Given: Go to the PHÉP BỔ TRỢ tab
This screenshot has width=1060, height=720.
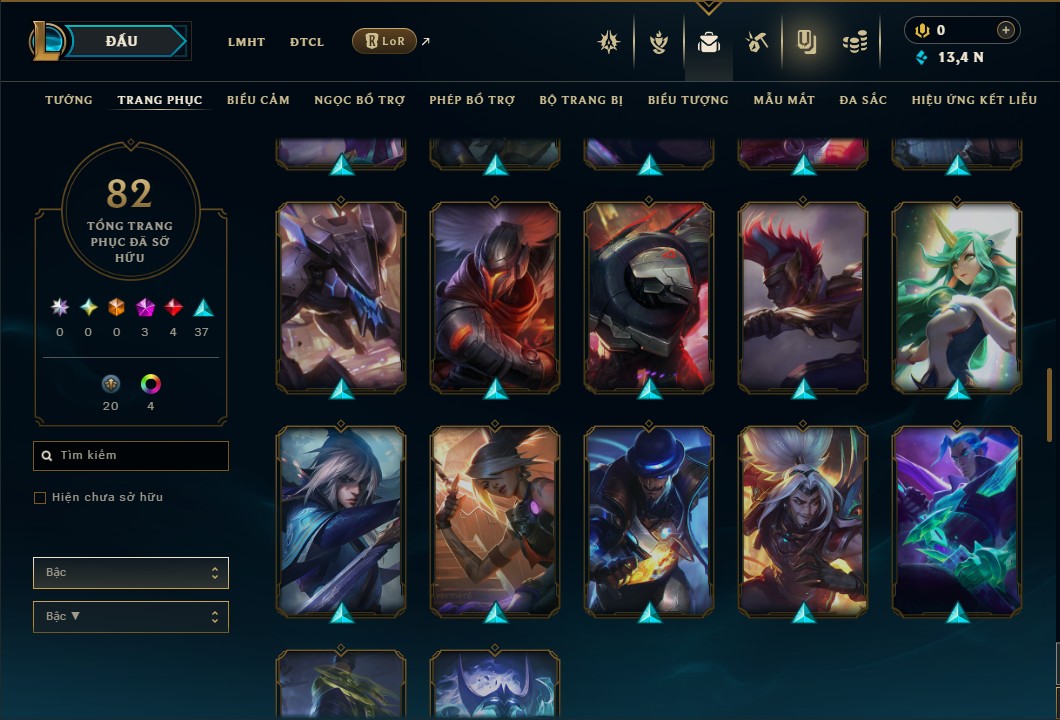Looking at the screenshot, I should (472, 100).
